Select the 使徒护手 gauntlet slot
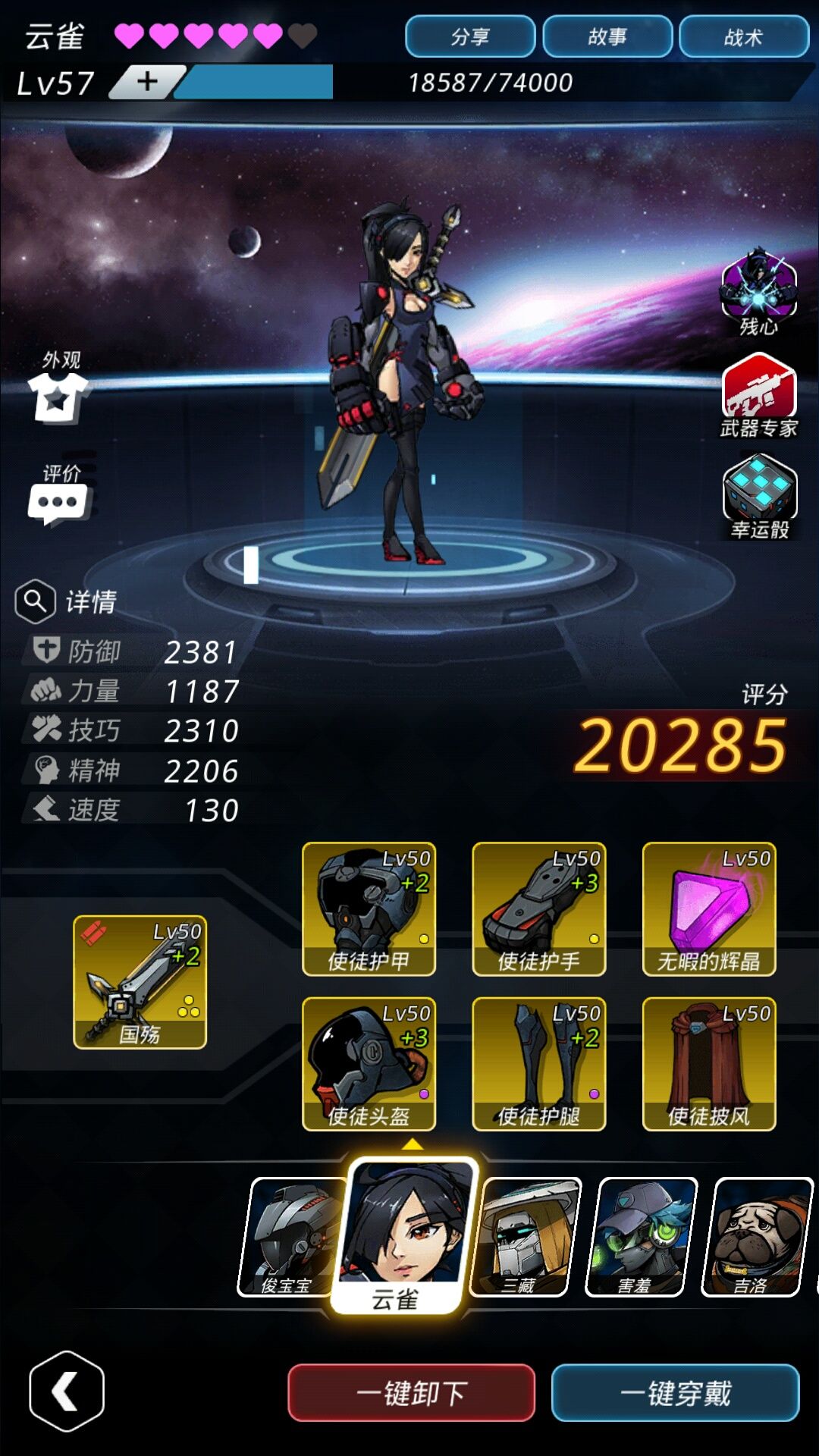The image size is (819, 1456). [x=538, y=908]
